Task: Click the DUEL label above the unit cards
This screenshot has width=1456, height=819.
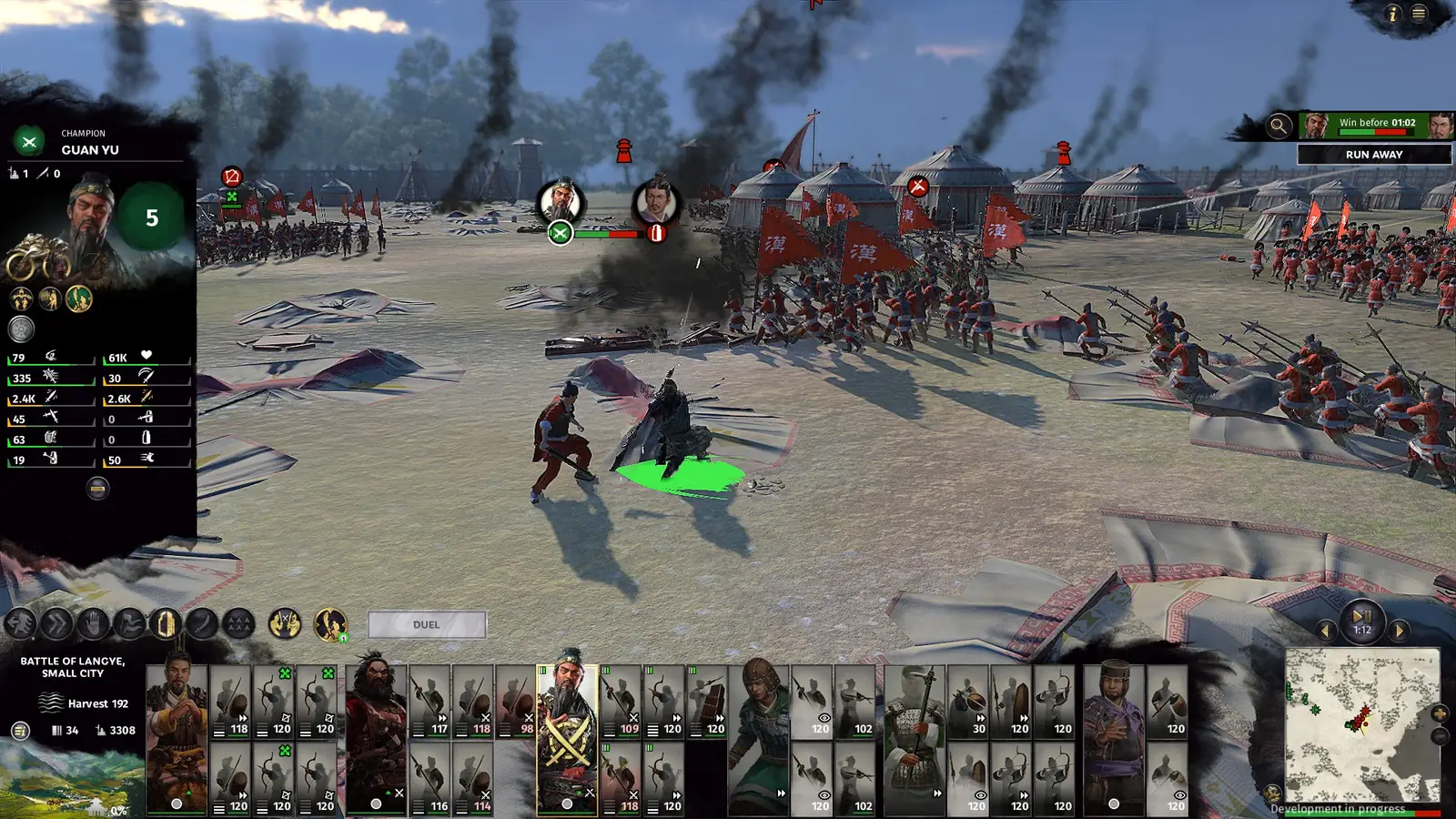Action: point(427,624)
